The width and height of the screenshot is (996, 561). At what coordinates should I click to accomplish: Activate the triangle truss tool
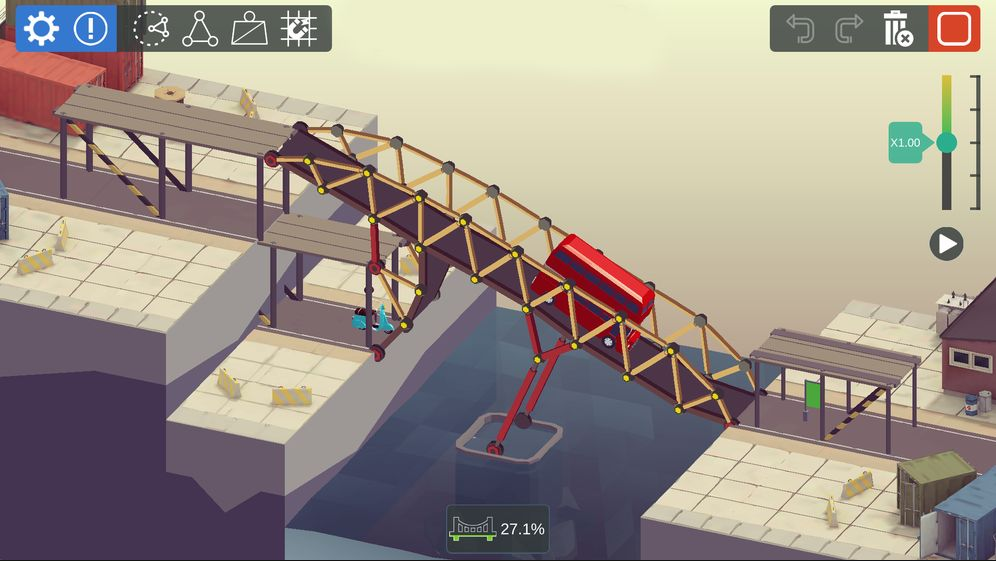pos(200,29)
